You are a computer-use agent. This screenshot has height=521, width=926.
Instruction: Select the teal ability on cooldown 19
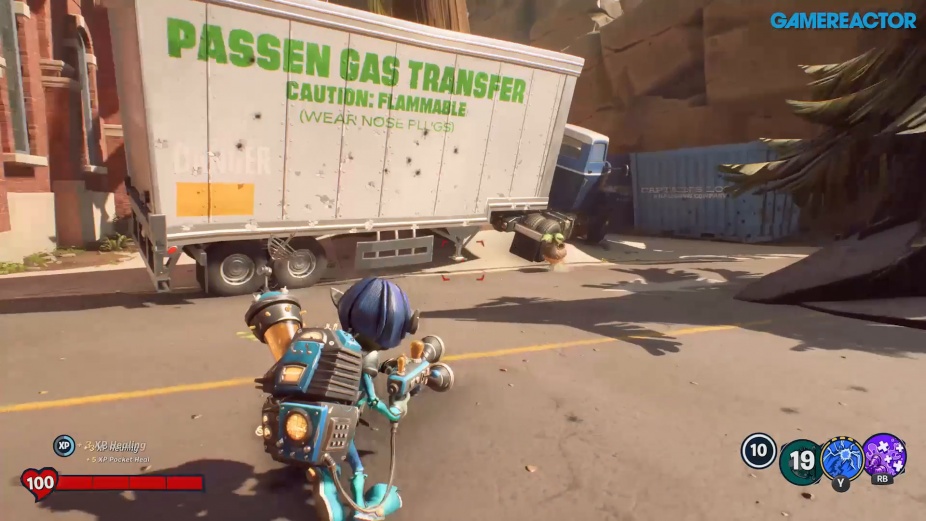(x=800, y=460)
